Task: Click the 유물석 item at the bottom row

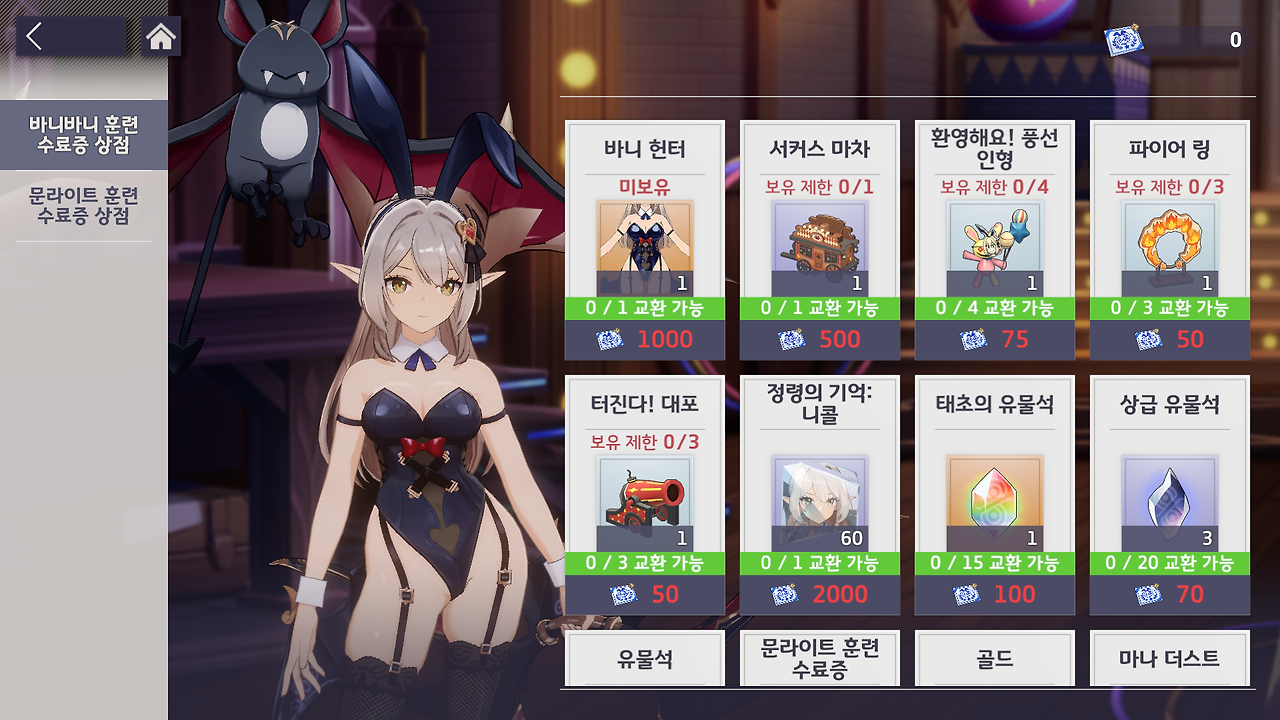Action: [x=645, y=659]
